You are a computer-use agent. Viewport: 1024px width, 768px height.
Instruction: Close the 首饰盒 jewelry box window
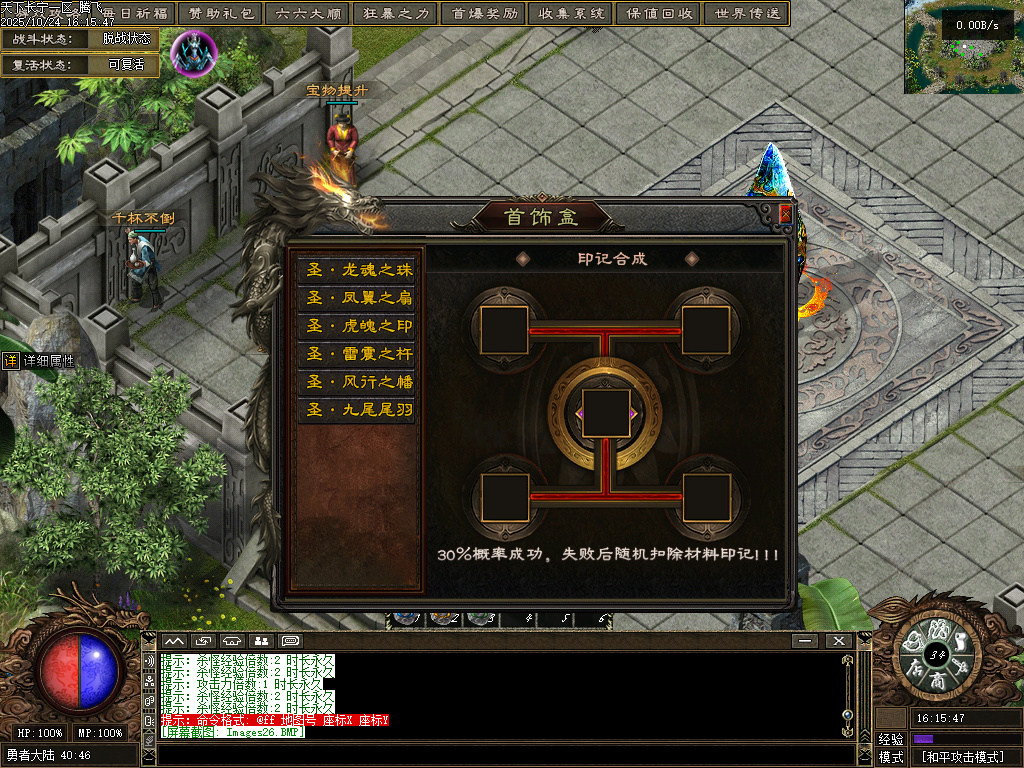(785, 213)
